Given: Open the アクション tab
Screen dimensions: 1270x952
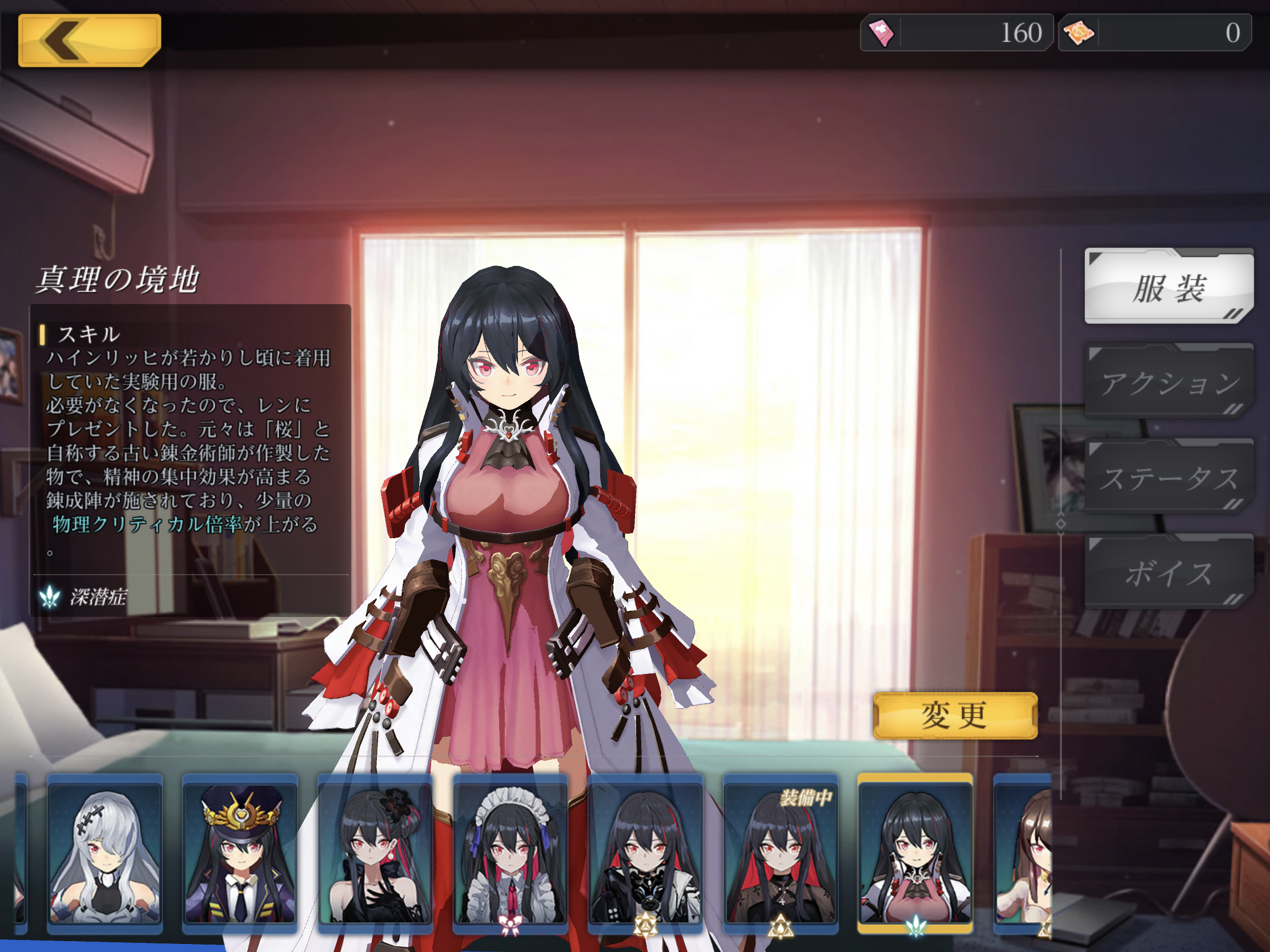Looking at the screenshot, I should (x=1168, y=382).
